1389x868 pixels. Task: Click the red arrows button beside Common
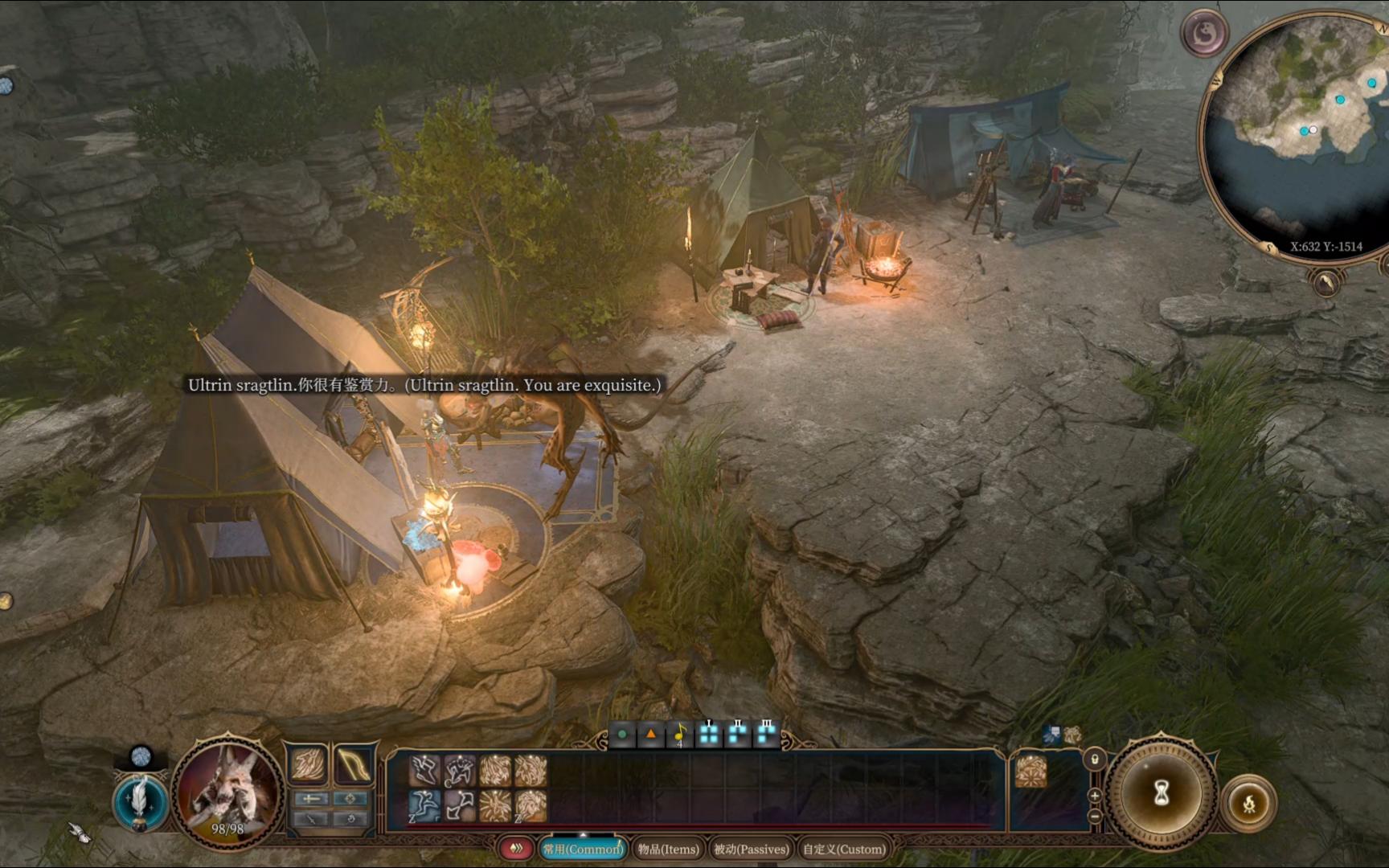[x=516, y=848]
